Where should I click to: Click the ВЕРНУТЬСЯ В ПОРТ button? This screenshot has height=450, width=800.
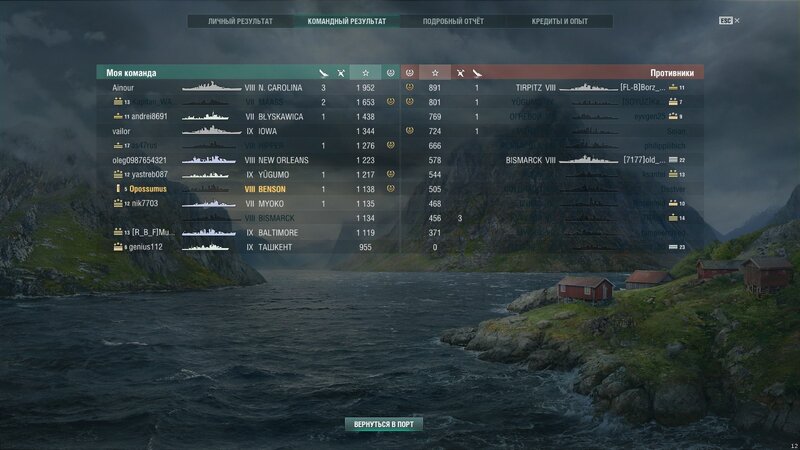pos(383,424)
